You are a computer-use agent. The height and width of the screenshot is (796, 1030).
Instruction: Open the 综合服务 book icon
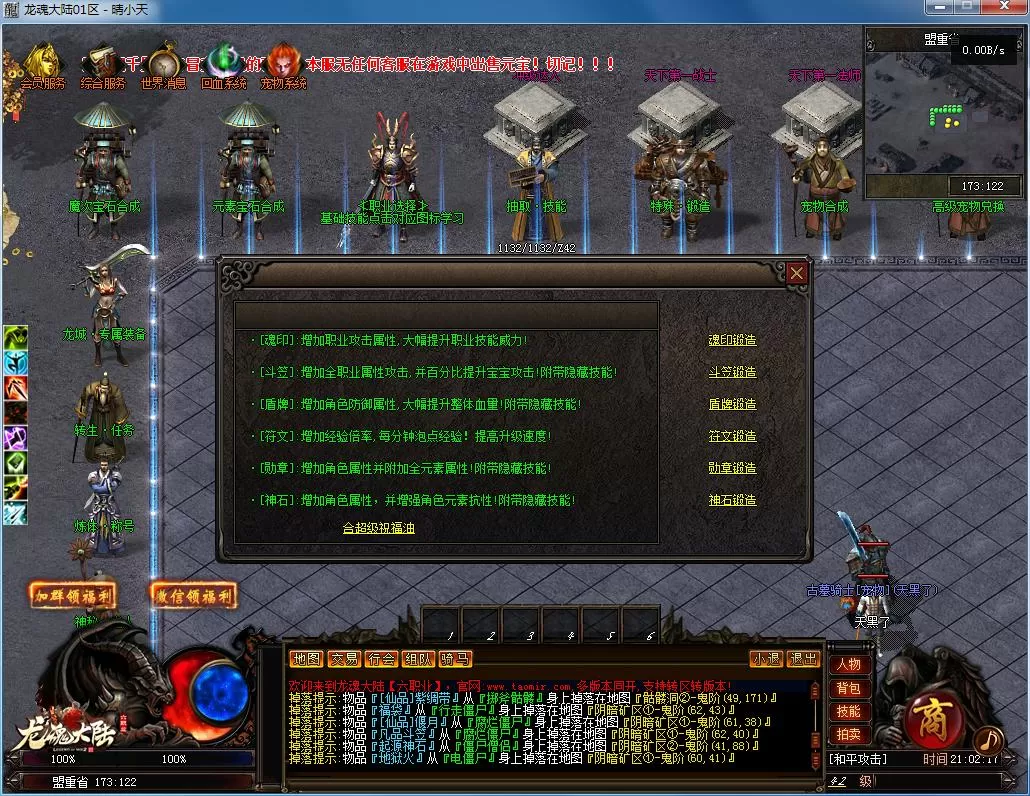coord(102,63)
